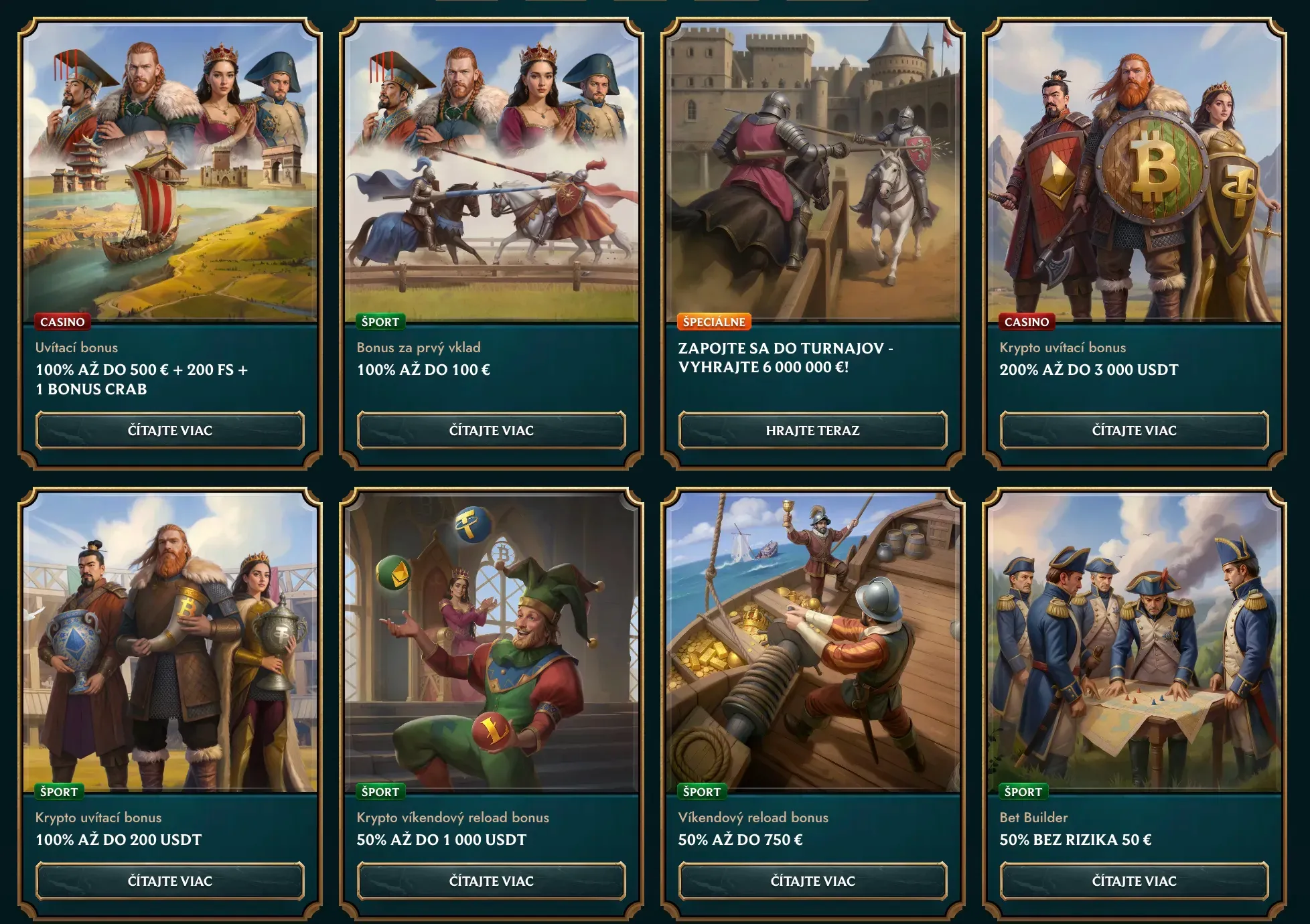Screen dimensions: 1310x924
Task: Open the Bitcoin shield warriors card image
Action: [x=1134, y=174]
